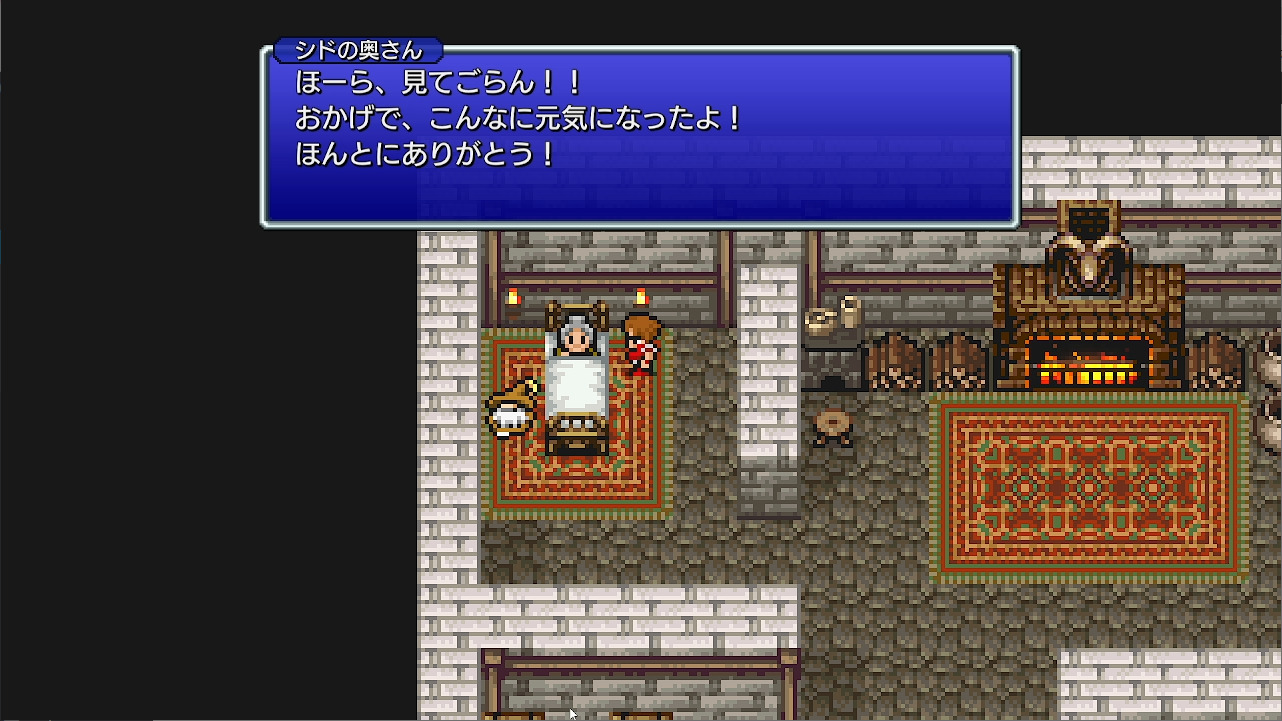Click the wooden chest at the bed's foot
This screenshot has height=721, width=1282.
tap(576, 435)
